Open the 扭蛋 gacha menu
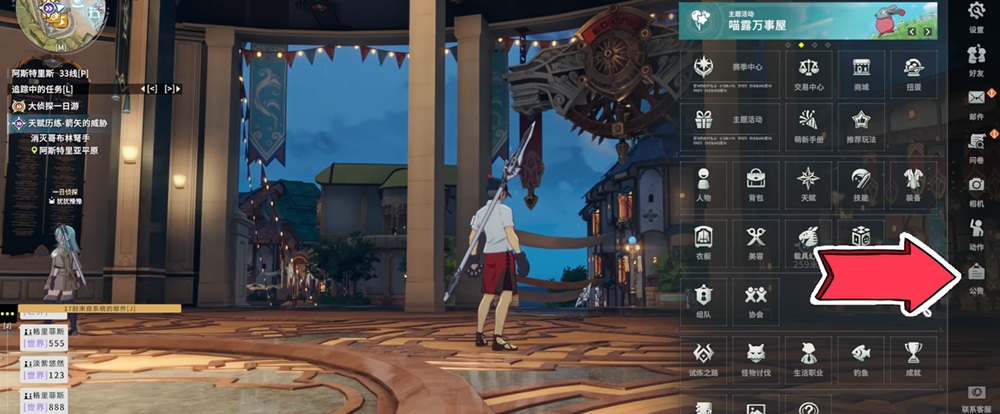 pos(913,73)
